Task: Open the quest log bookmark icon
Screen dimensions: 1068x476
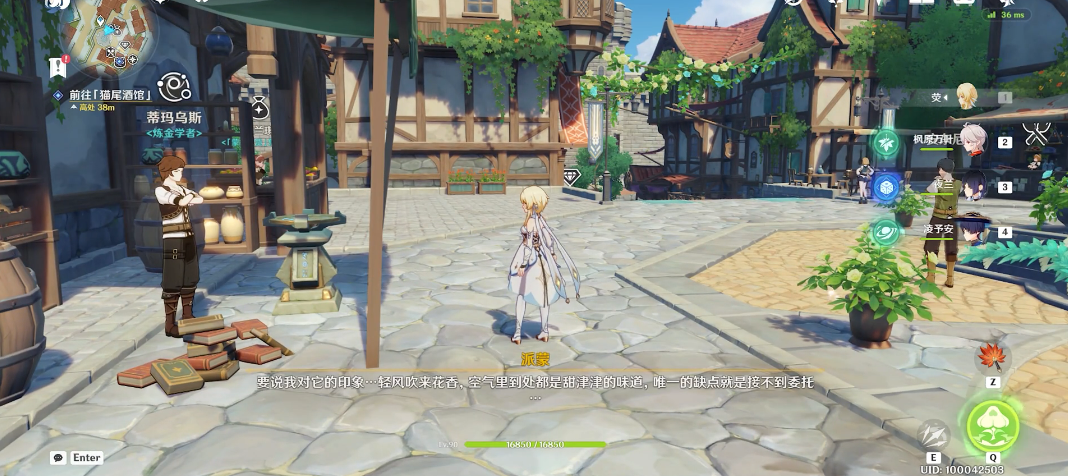Action: tap(56, 67)
